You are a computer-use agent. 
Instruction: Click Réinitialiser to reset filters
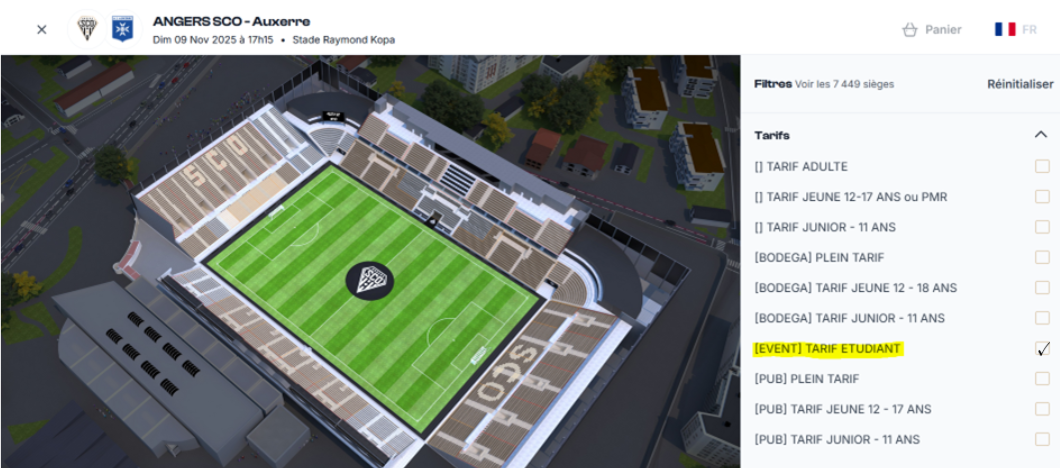pos(1020,84)
